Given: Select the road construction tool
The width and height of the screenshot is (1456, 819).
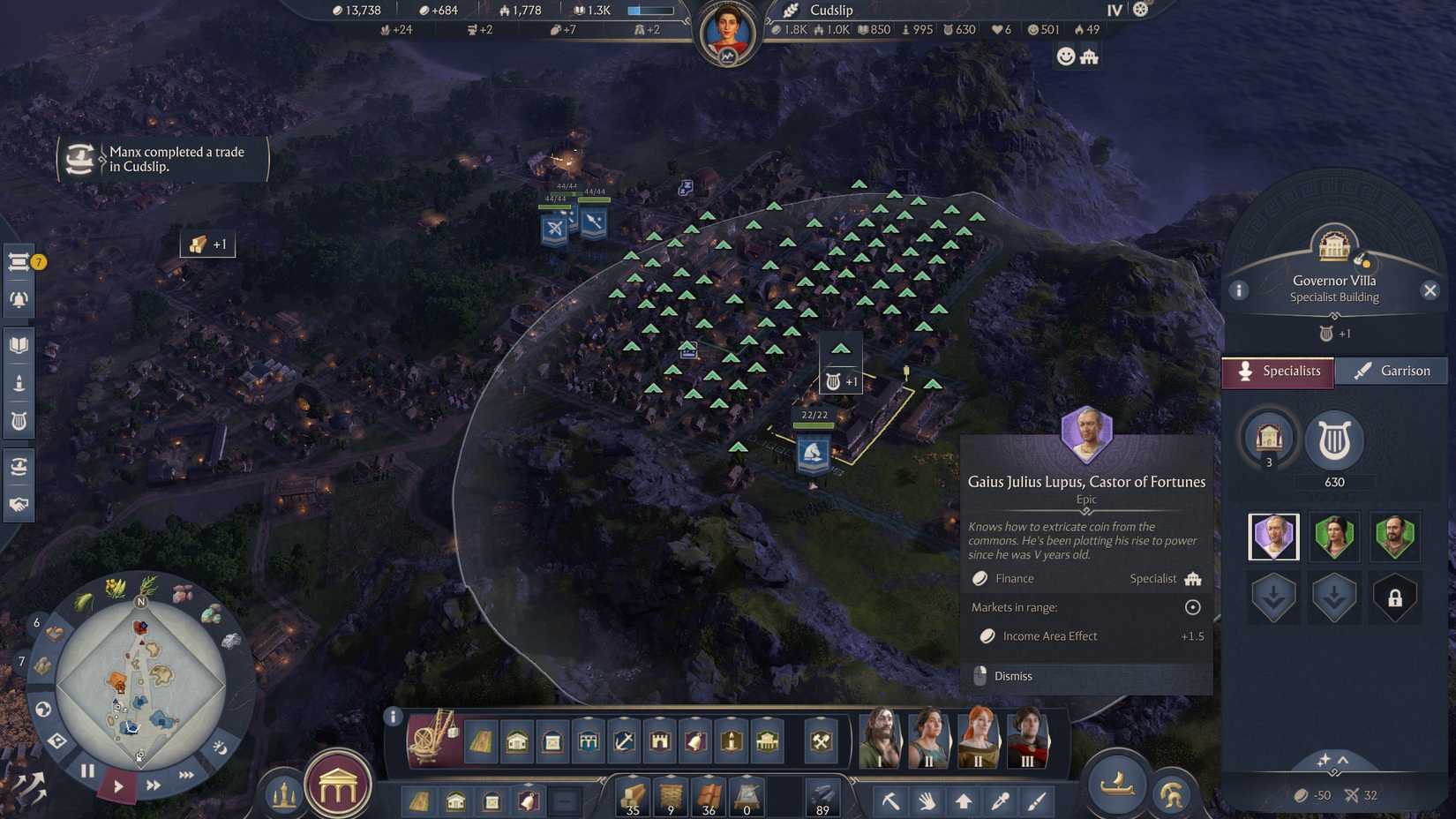Looking at the screenshot, I should (x=482, y=741).
